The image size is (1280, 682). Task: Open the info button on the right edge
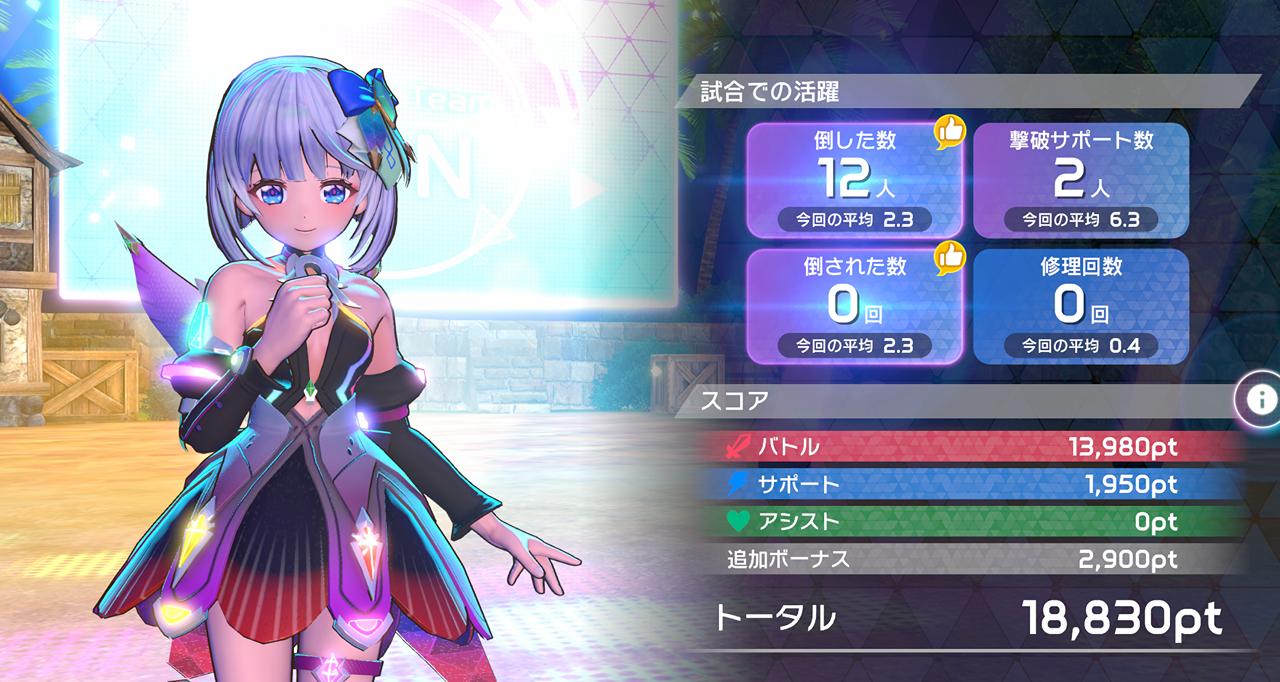[1260, 399]
